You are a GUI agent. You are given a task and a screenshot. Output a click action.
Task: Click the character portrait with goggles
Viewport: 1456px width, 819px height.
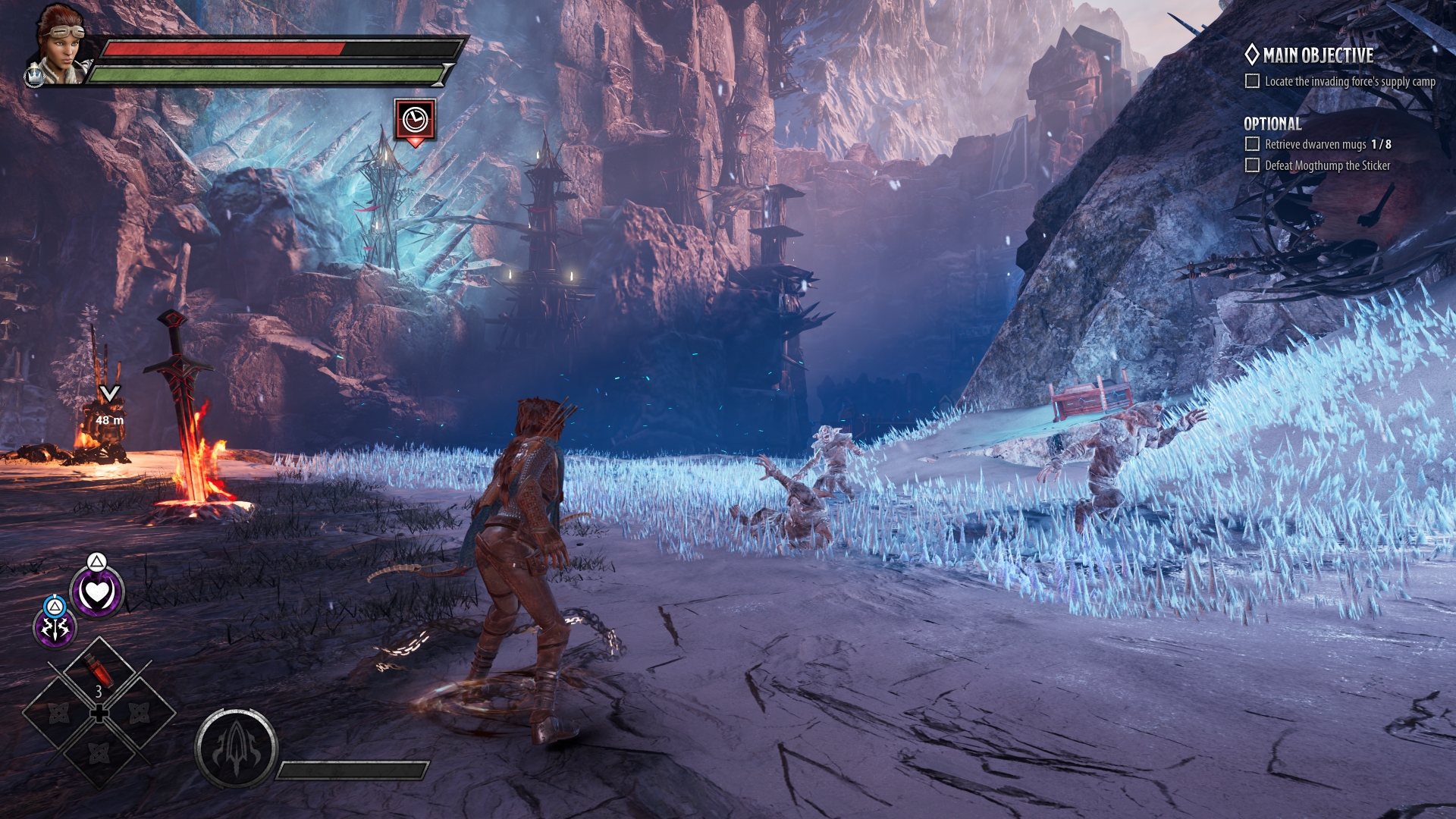click(61, 44)
